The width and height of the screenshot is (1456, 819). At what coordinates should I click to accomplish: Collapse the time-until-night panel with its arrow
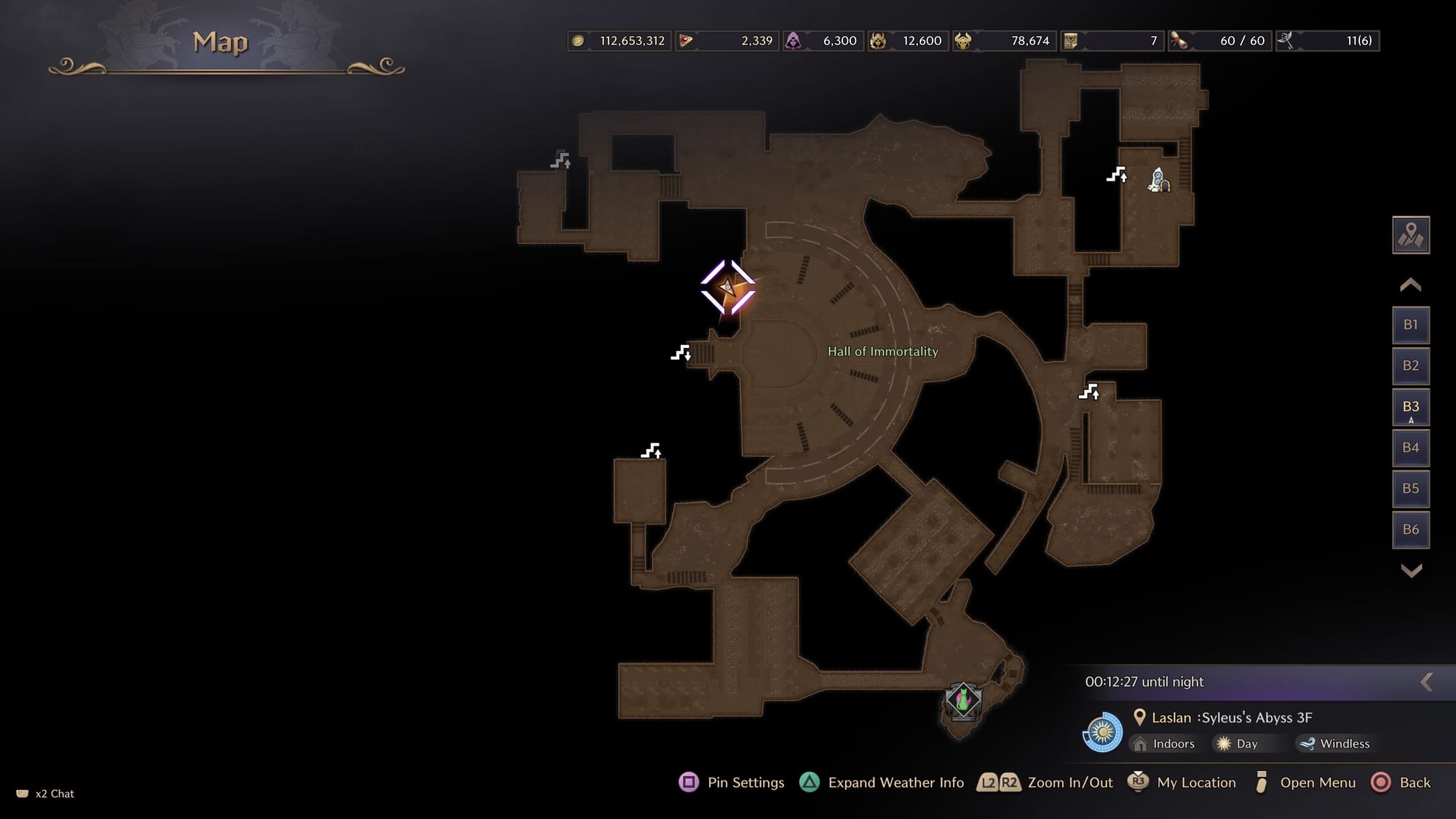(x=1427, y=682)
